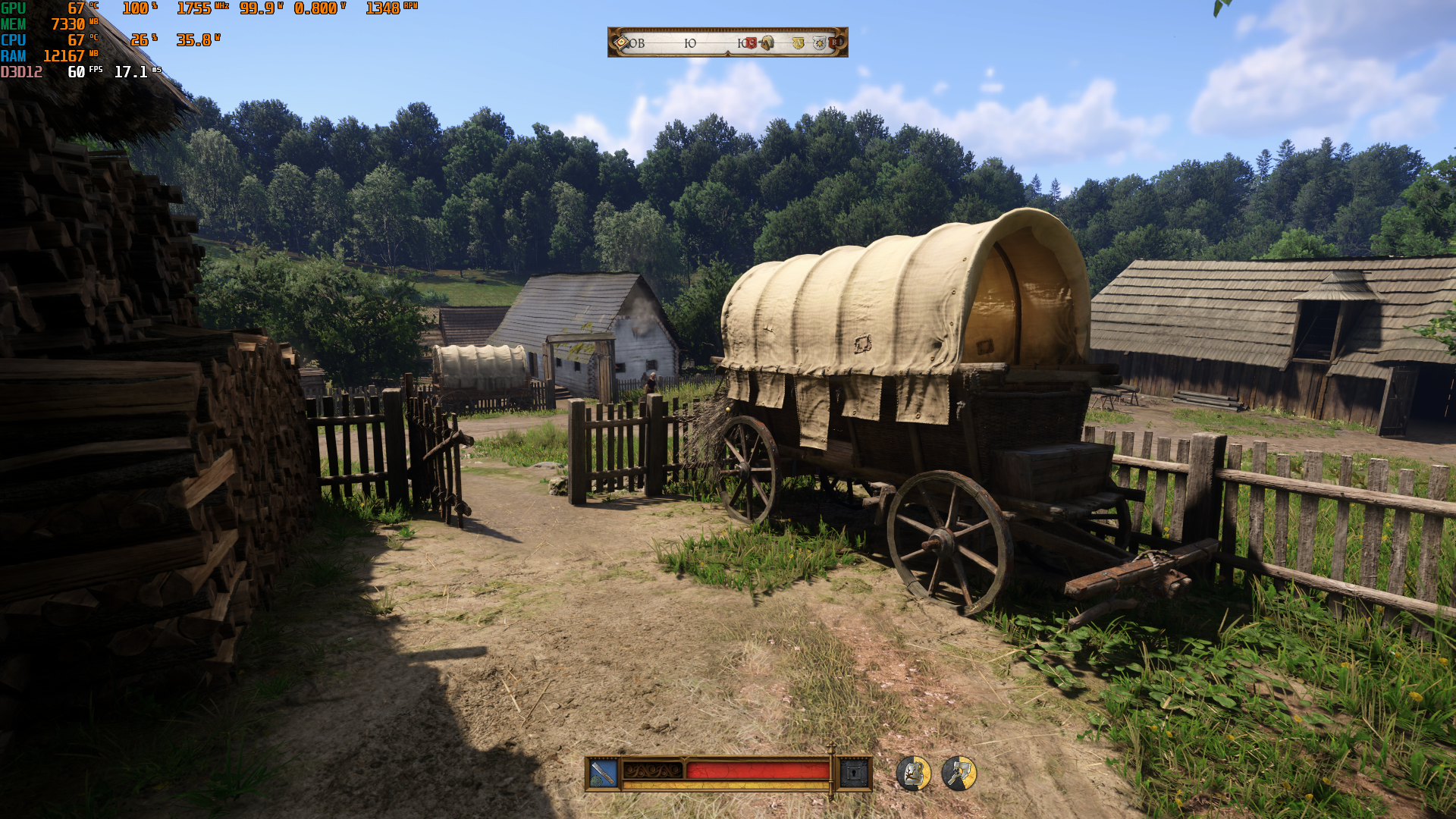Click the diamond quest marker on compass edge

point(621,42)
